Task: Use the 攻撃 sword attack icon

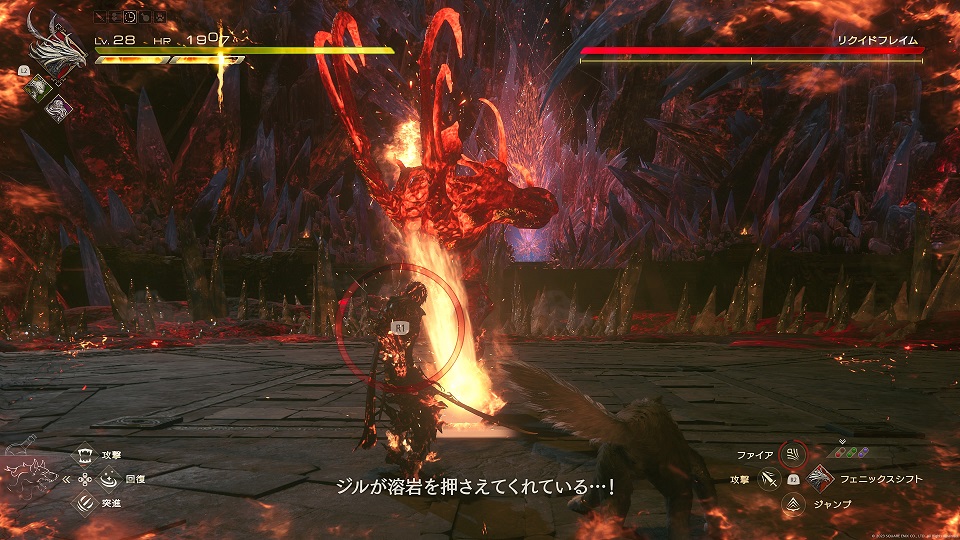Action: tap(769, 480)
